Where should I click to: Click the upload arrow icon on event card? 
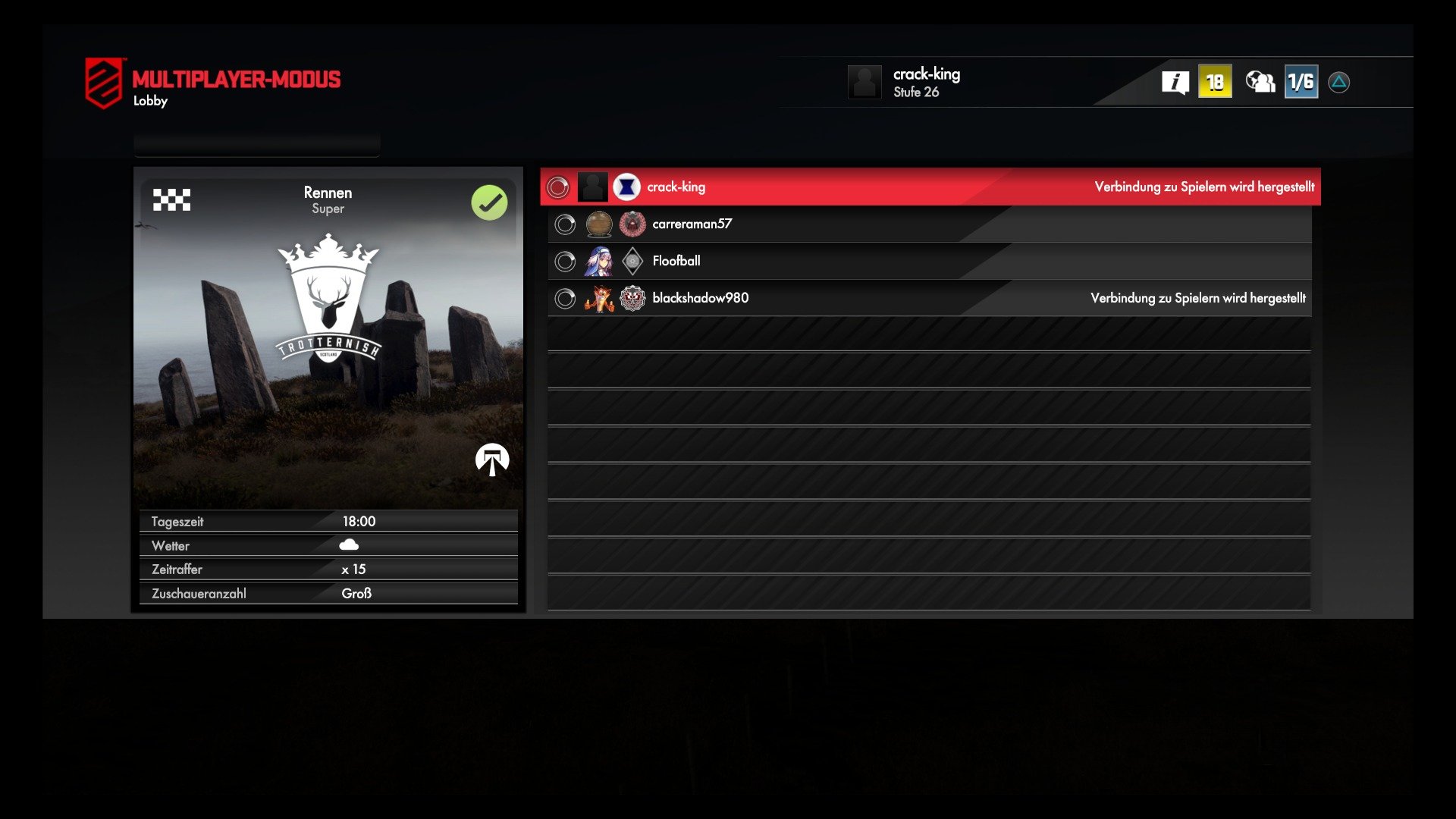coord(492,459)
